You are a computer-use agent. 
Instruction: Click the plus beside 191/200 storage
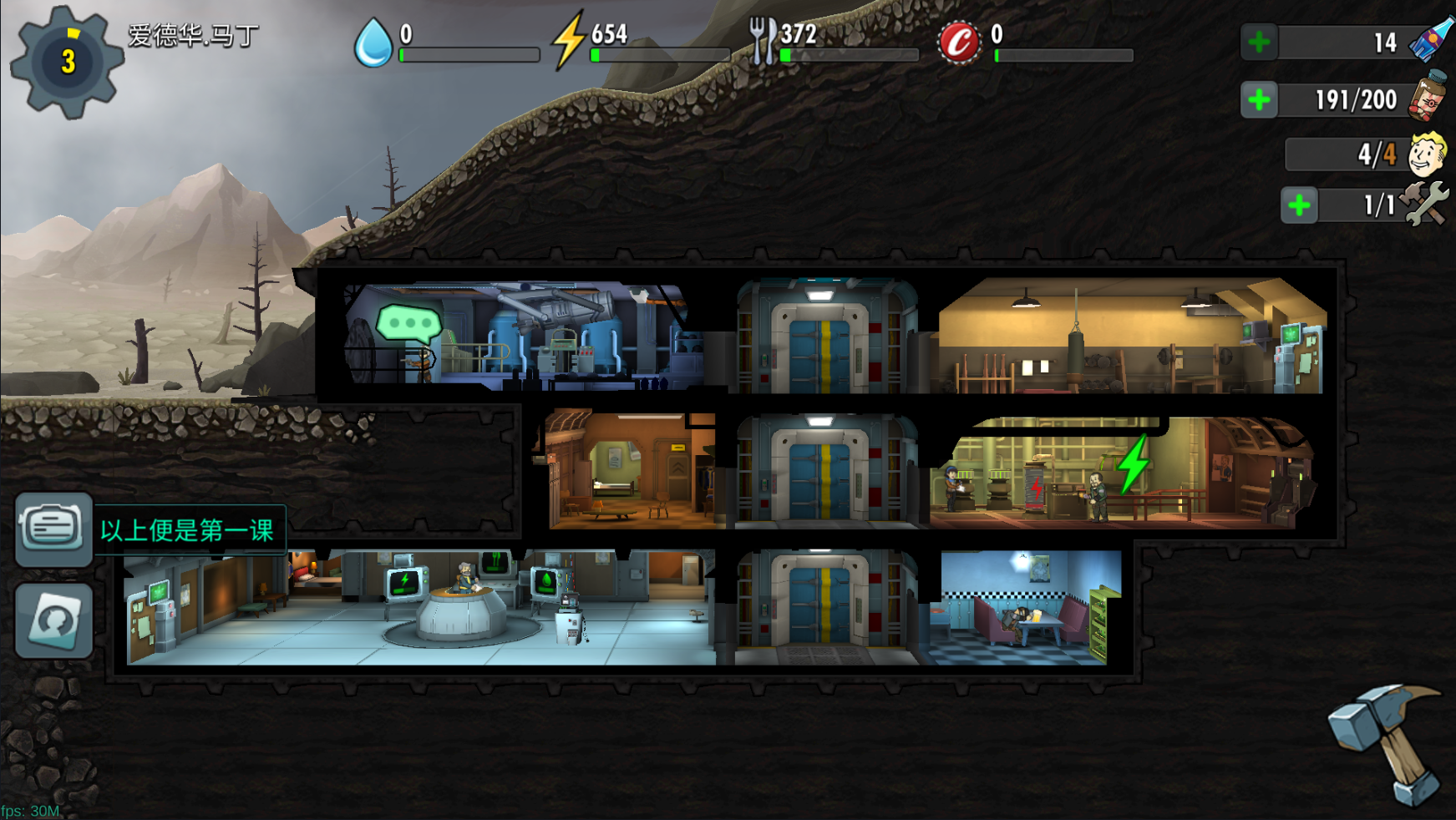click(1259, 100)
